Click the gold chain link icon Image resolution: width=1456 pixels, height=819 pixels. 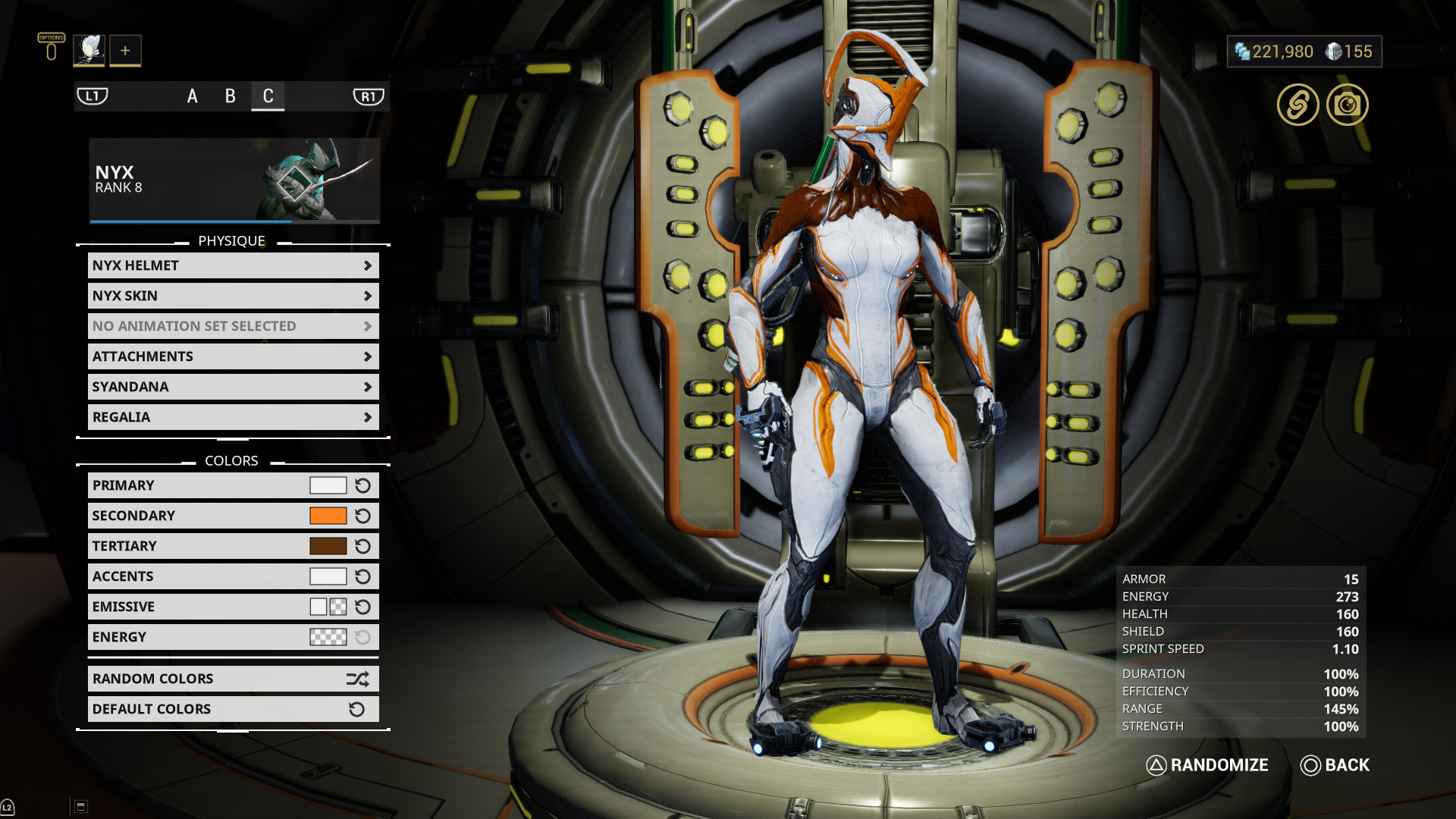click(x=1298, y=105)
